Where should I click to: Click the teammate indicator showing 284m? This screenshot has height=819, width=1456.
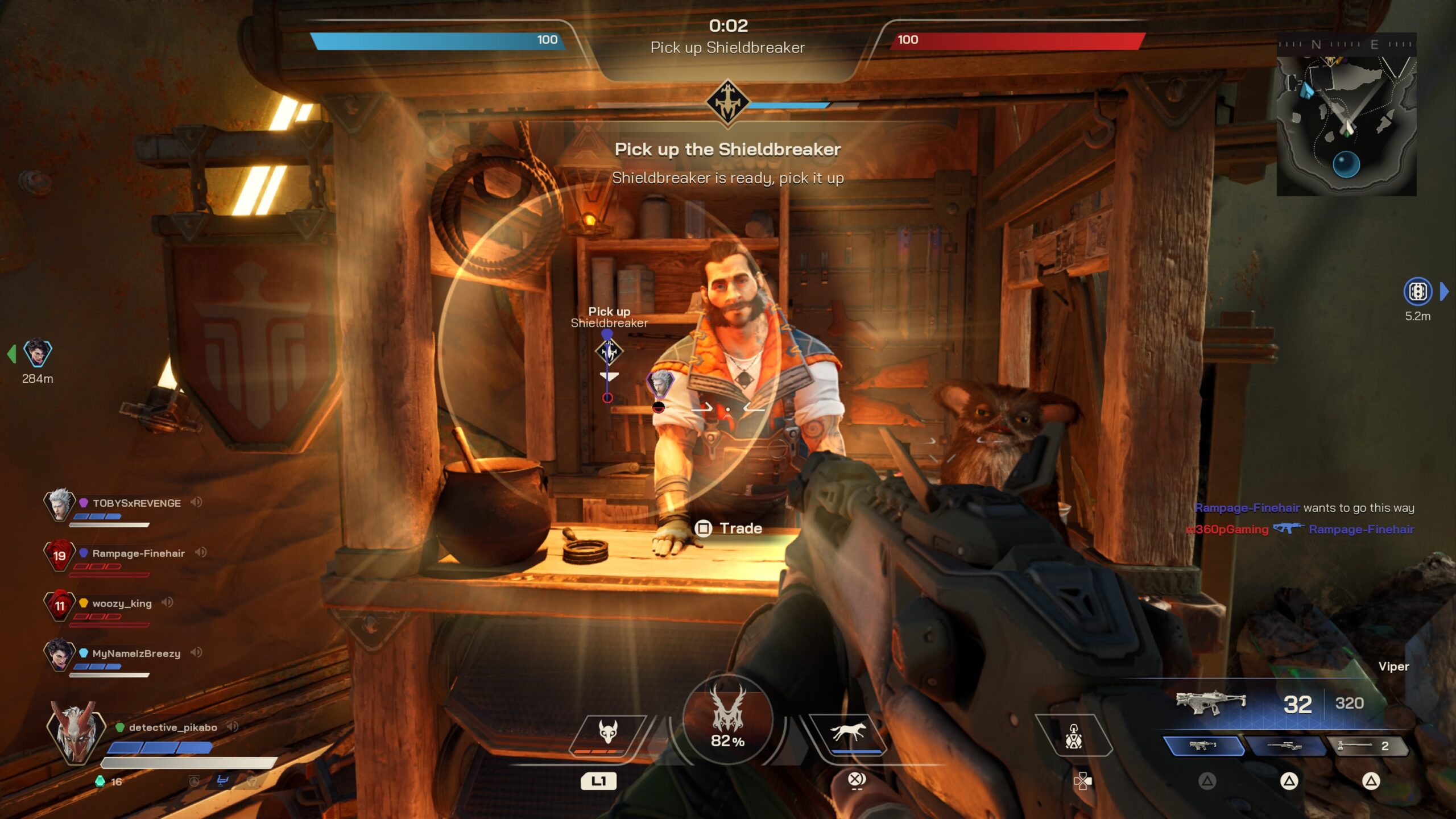tap(38, 354)
